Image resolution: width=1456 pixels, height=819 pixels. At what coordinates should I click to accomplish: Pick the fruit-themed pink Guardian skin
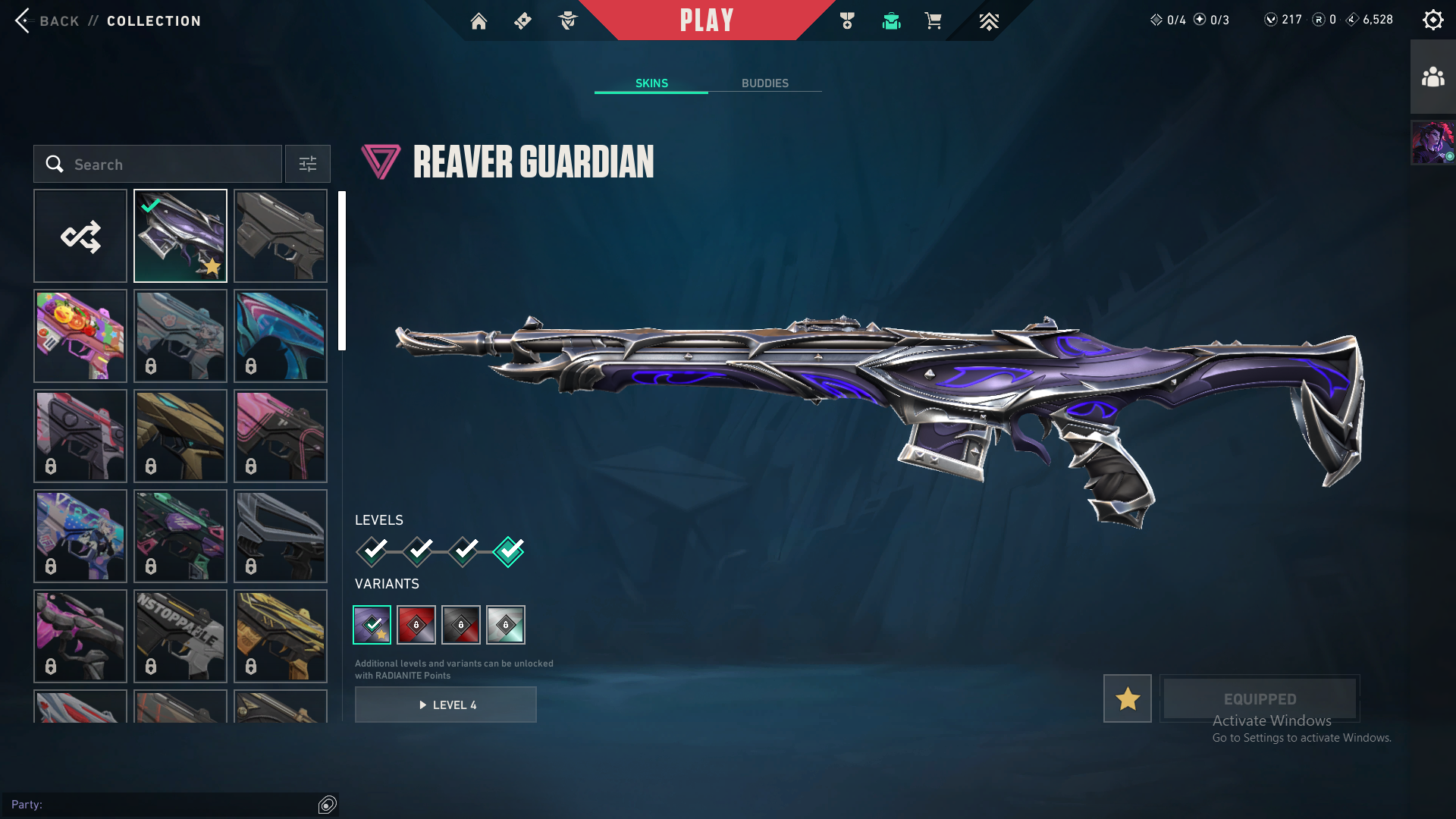(x=80, y=336)
